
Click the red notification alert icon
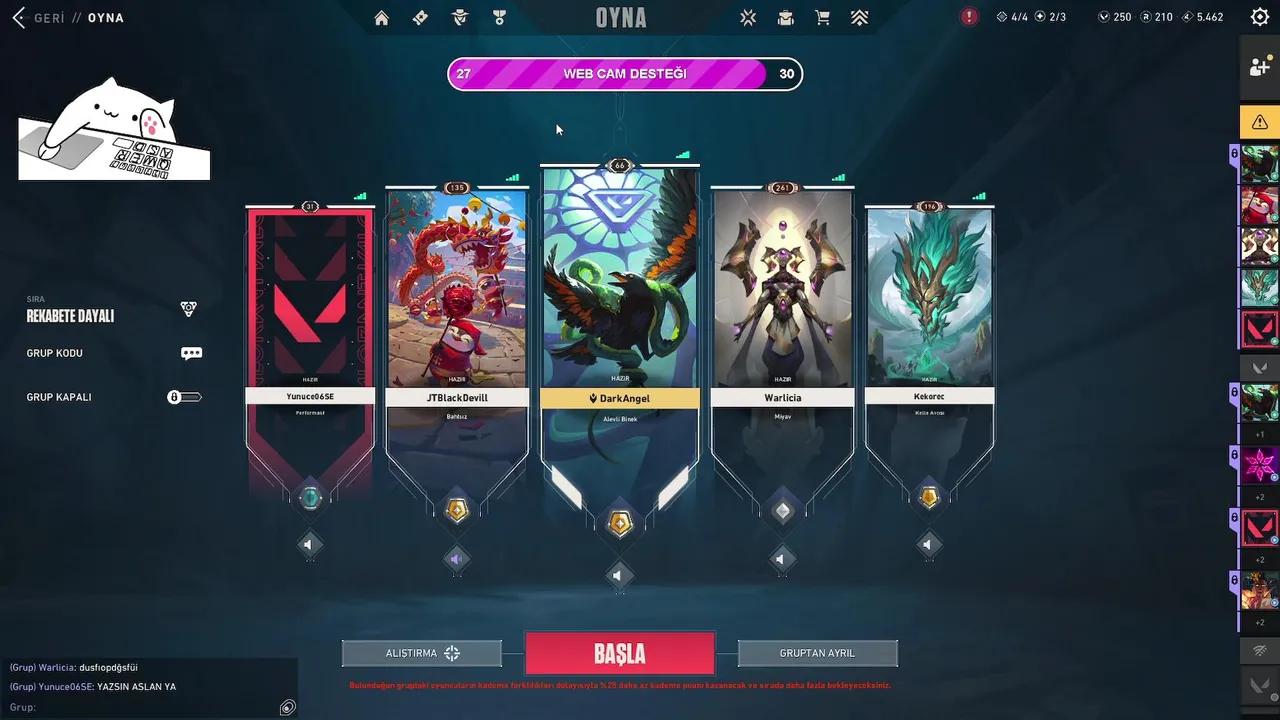click(x=968, y=16)
